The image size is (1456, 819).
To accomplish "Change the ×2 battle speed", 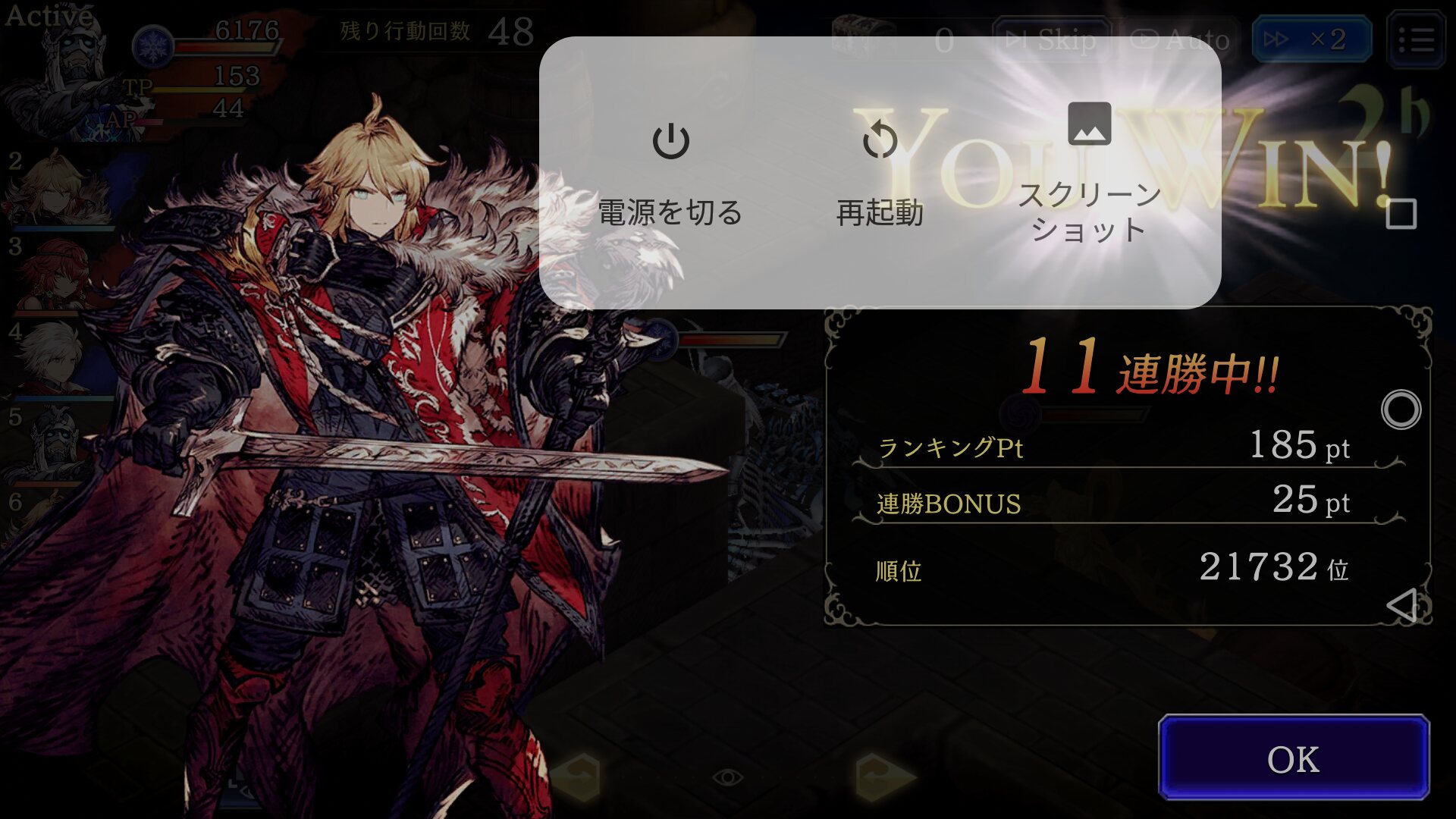I will [1310, 39].
